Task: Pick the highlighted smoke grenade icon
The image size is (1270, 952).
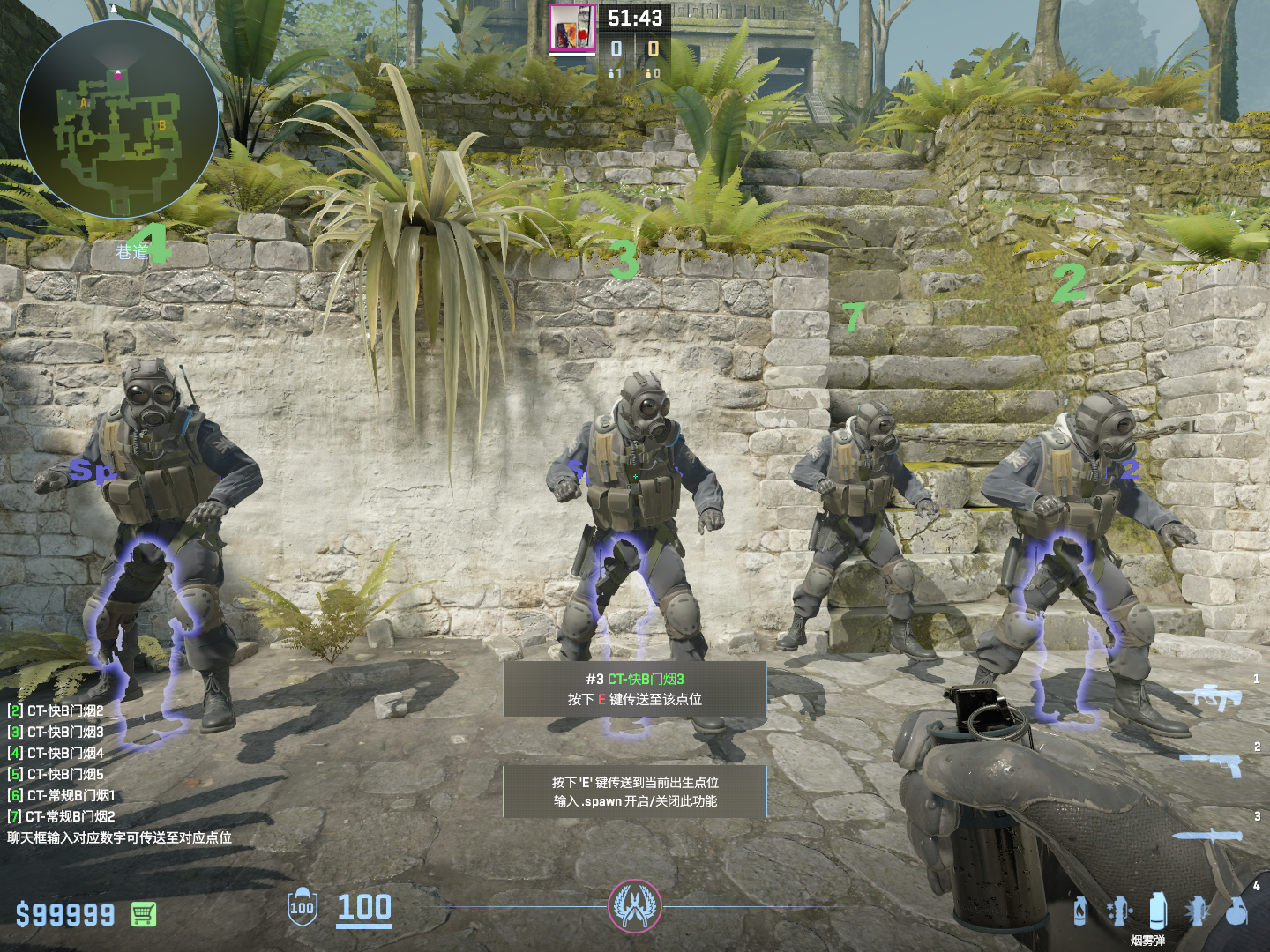Action: point(1158,910)
